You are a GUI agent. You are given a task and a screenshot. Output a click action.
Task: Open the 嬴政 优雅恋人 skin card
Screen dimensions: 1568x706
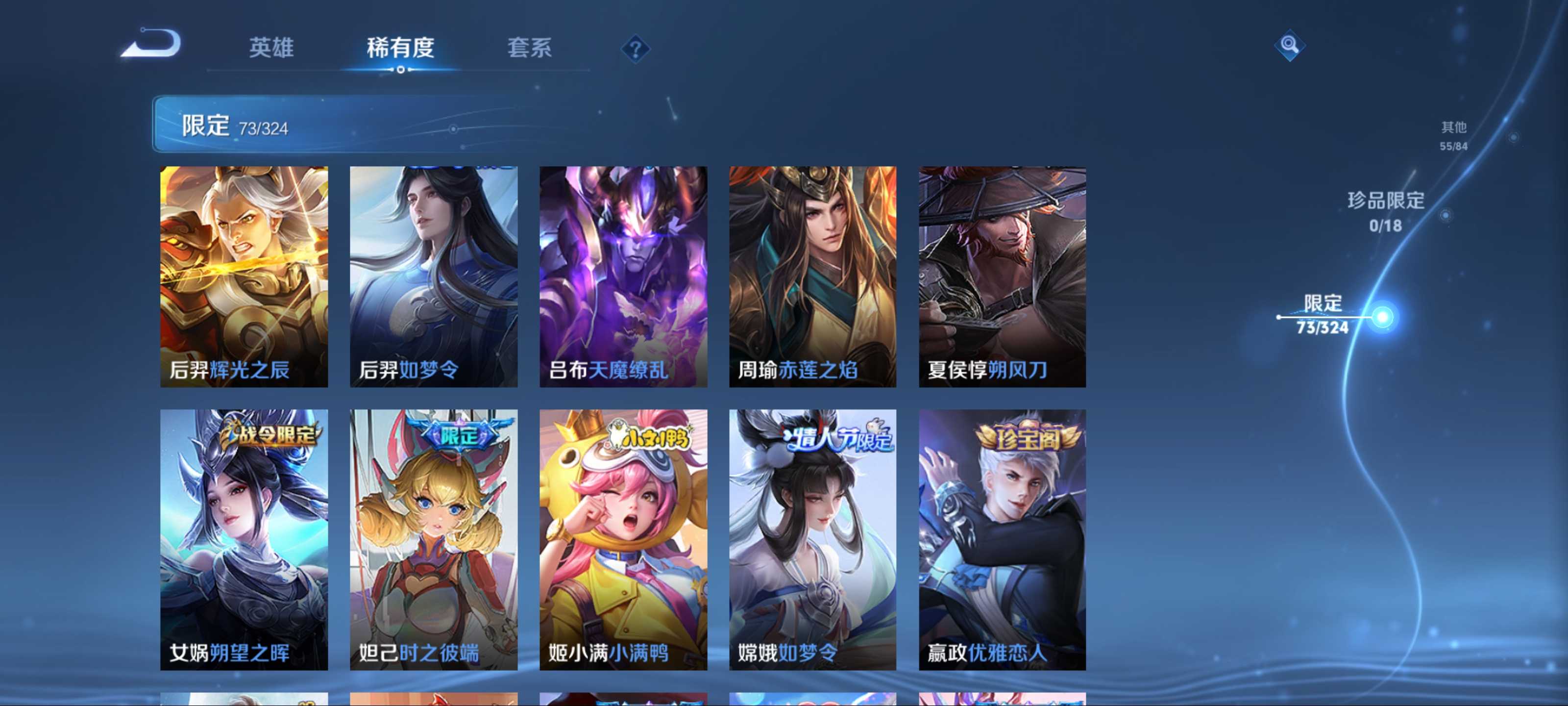tap(1002, 539)
